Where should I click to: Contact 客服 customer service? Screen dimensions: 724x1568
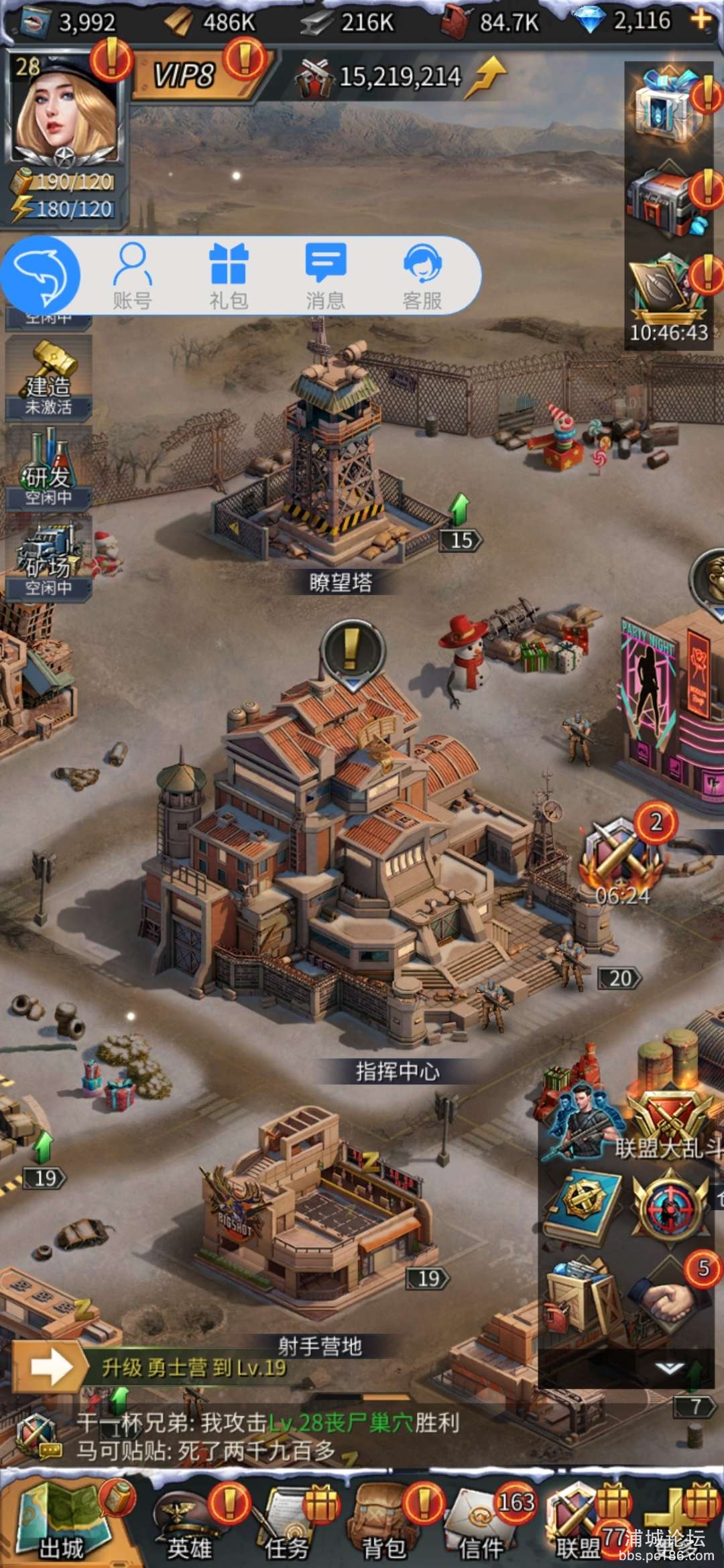pos(422,275)
